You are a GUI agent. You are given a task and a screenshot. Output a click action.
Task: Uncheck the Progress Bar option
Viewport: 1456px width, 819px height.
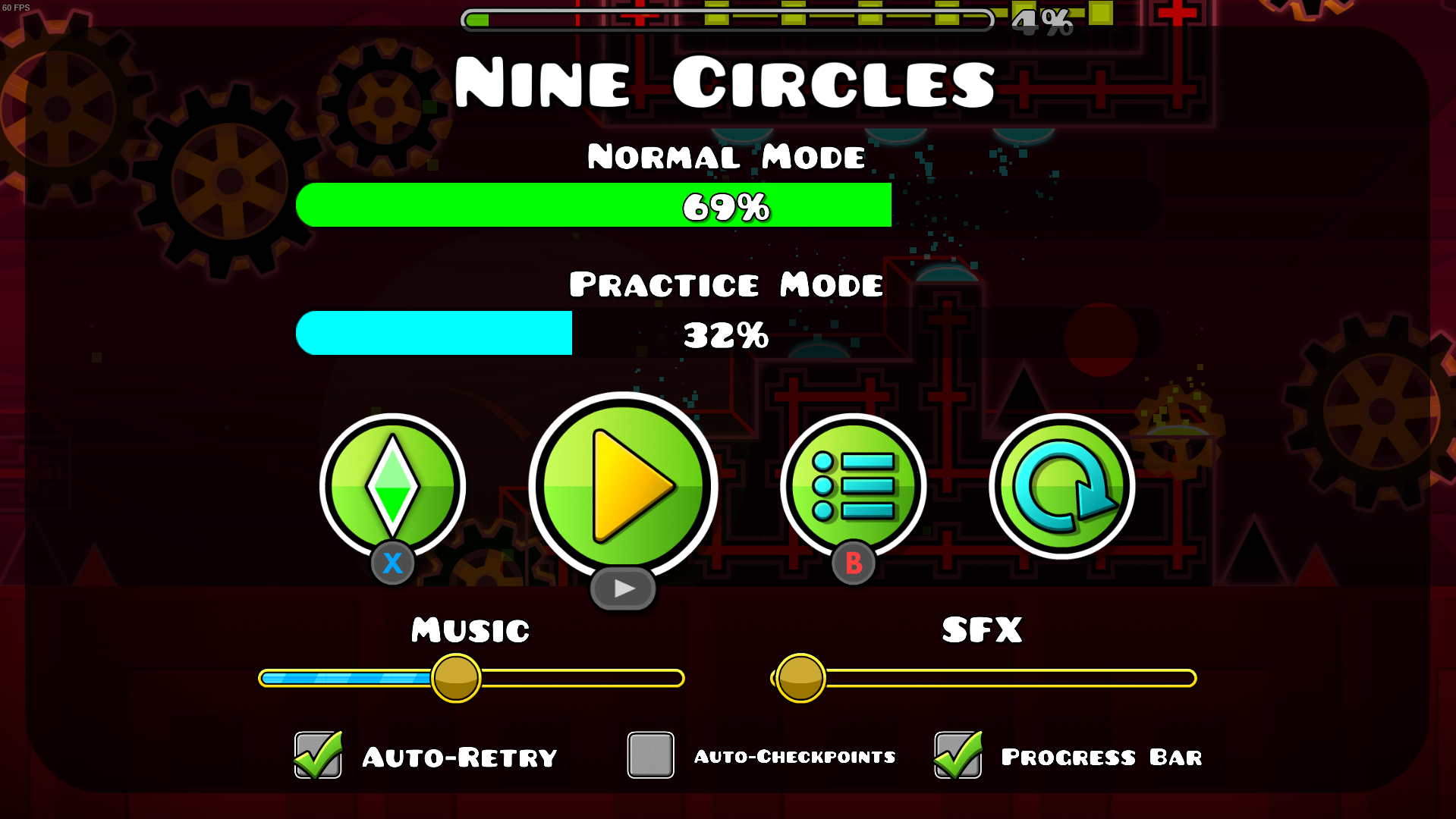coord(958,755)
